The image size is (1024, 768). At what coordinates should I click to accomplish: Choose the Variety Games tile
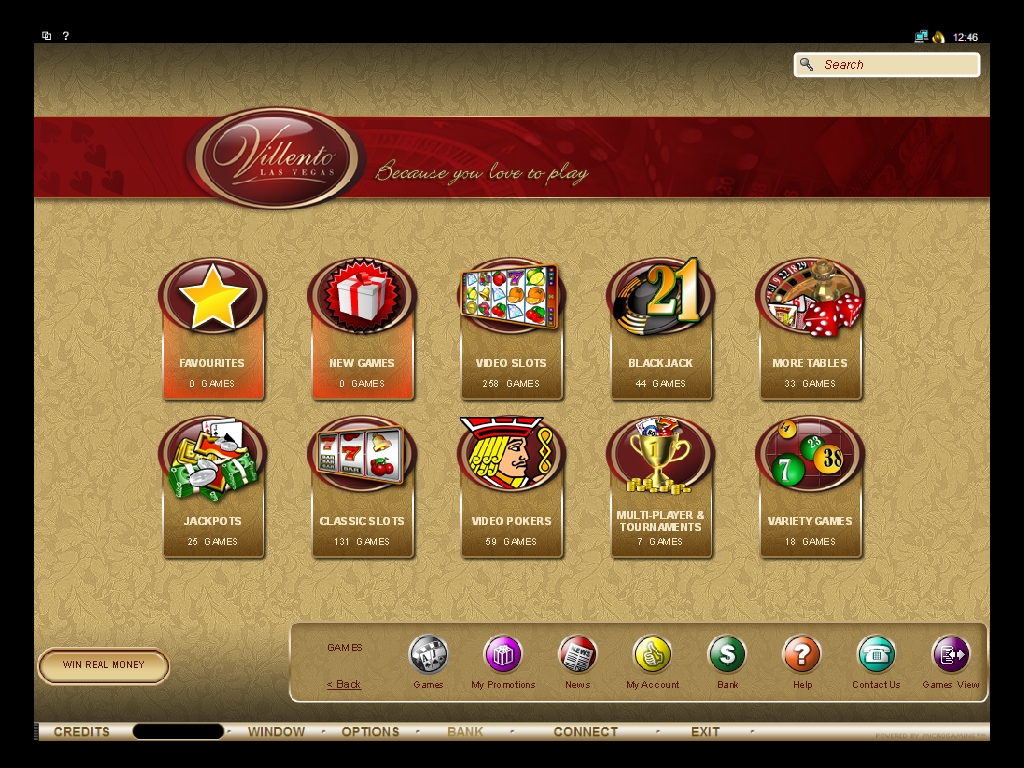(809, 488)
